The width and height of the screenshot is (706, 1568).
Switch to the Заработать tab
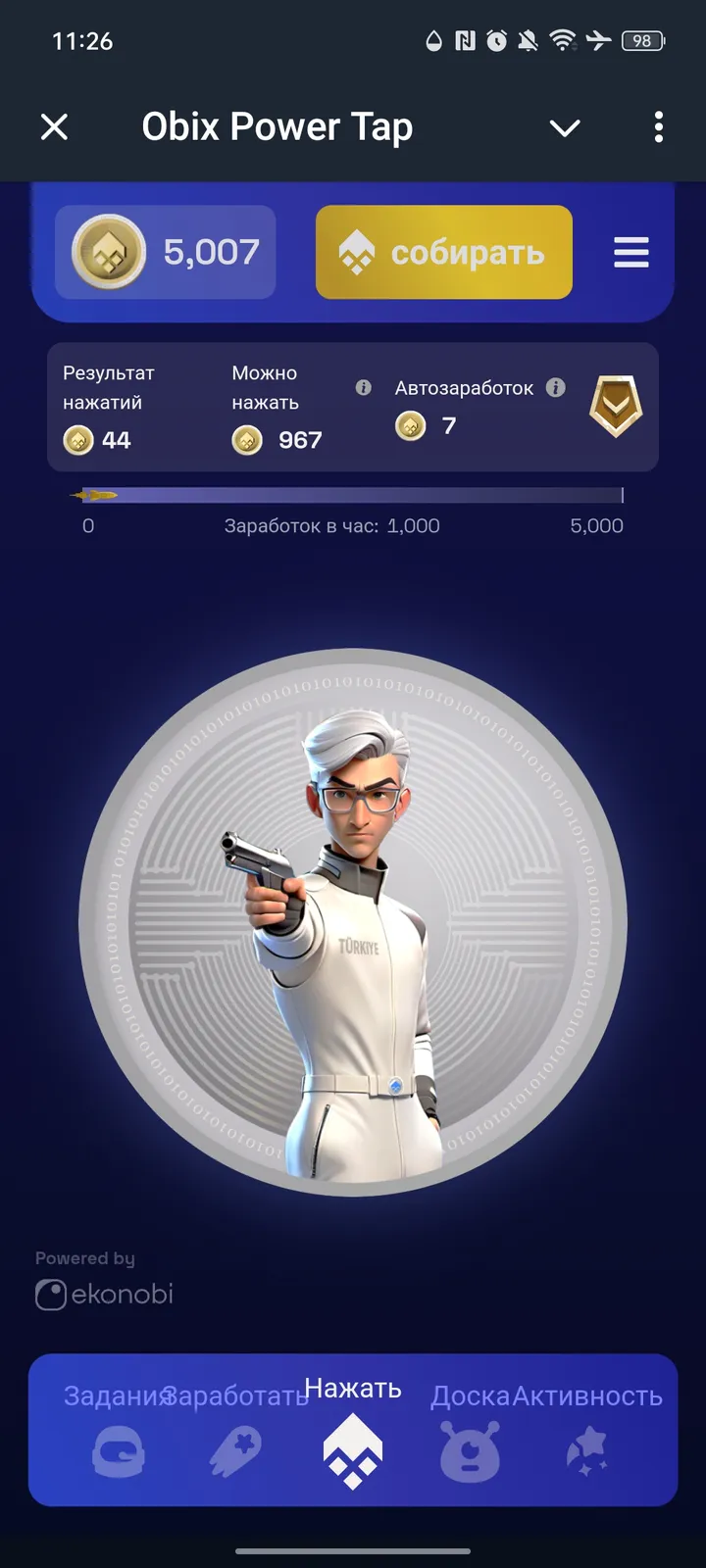pyautogui.click(x=235, y=1431)
